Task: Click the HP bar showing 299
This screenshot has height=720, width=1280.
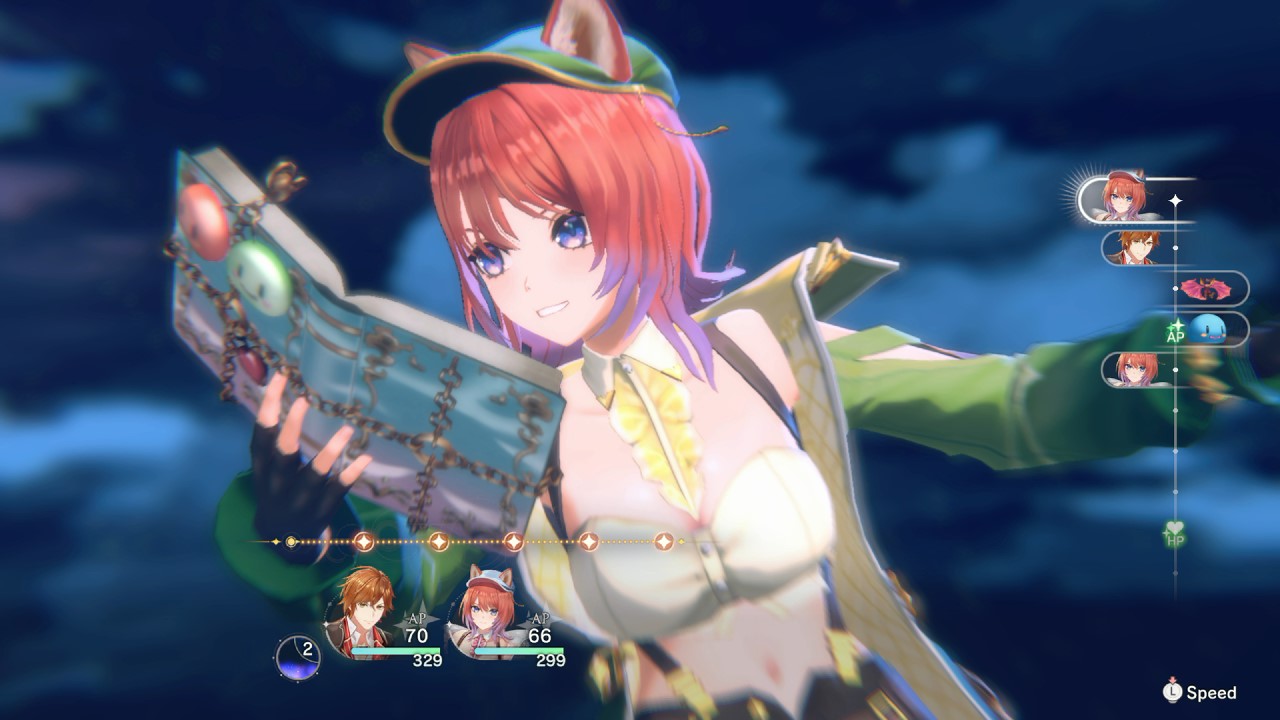Action: [519, 650]
